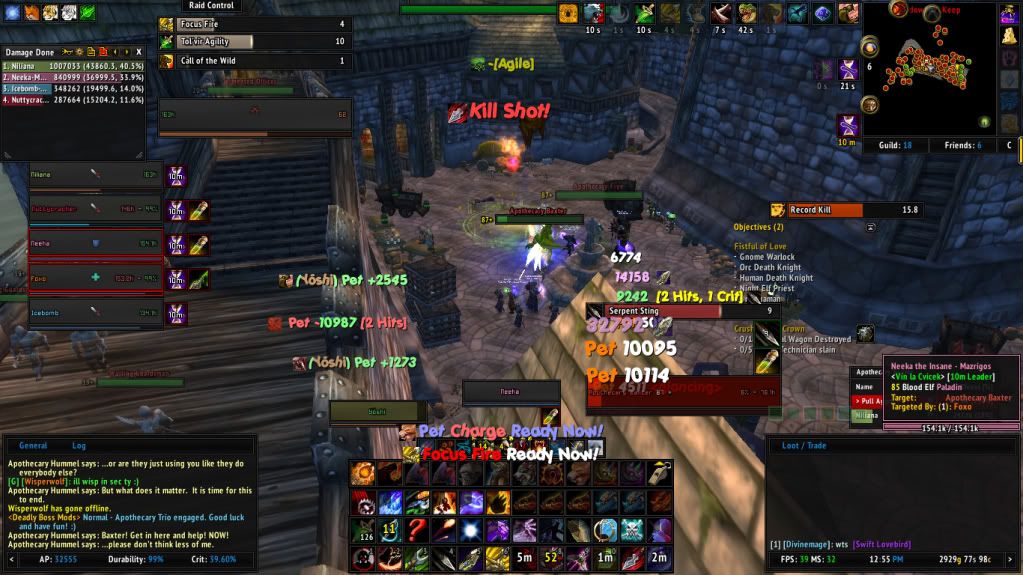Target Neeha in the raid frames

(95, 243)
